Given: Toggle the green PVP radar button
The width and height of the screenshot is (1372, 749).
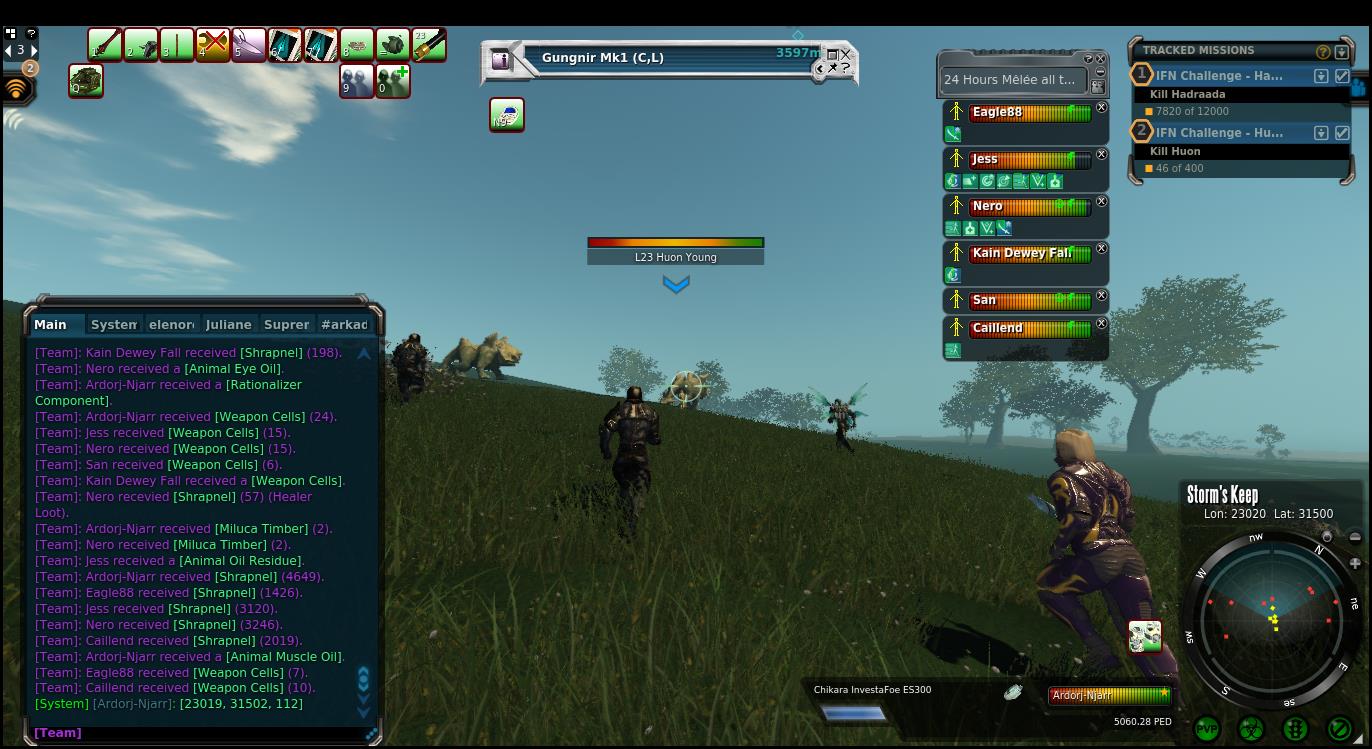Looking at the screenshot, I should [1207, 729].
